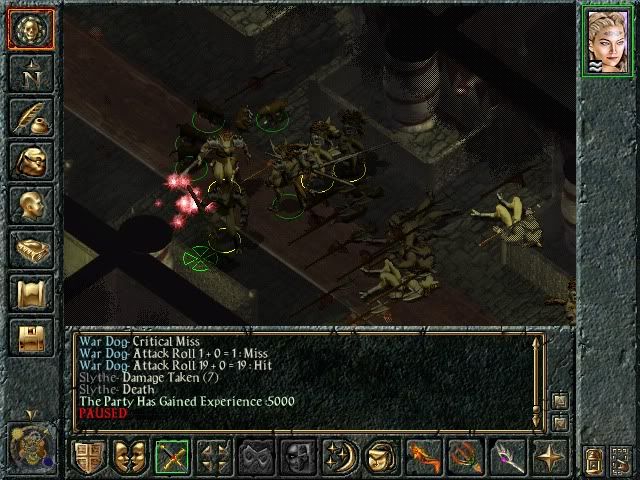Open the area map compass button
This screenshot has height=480, width=640.
click(29, 72)
